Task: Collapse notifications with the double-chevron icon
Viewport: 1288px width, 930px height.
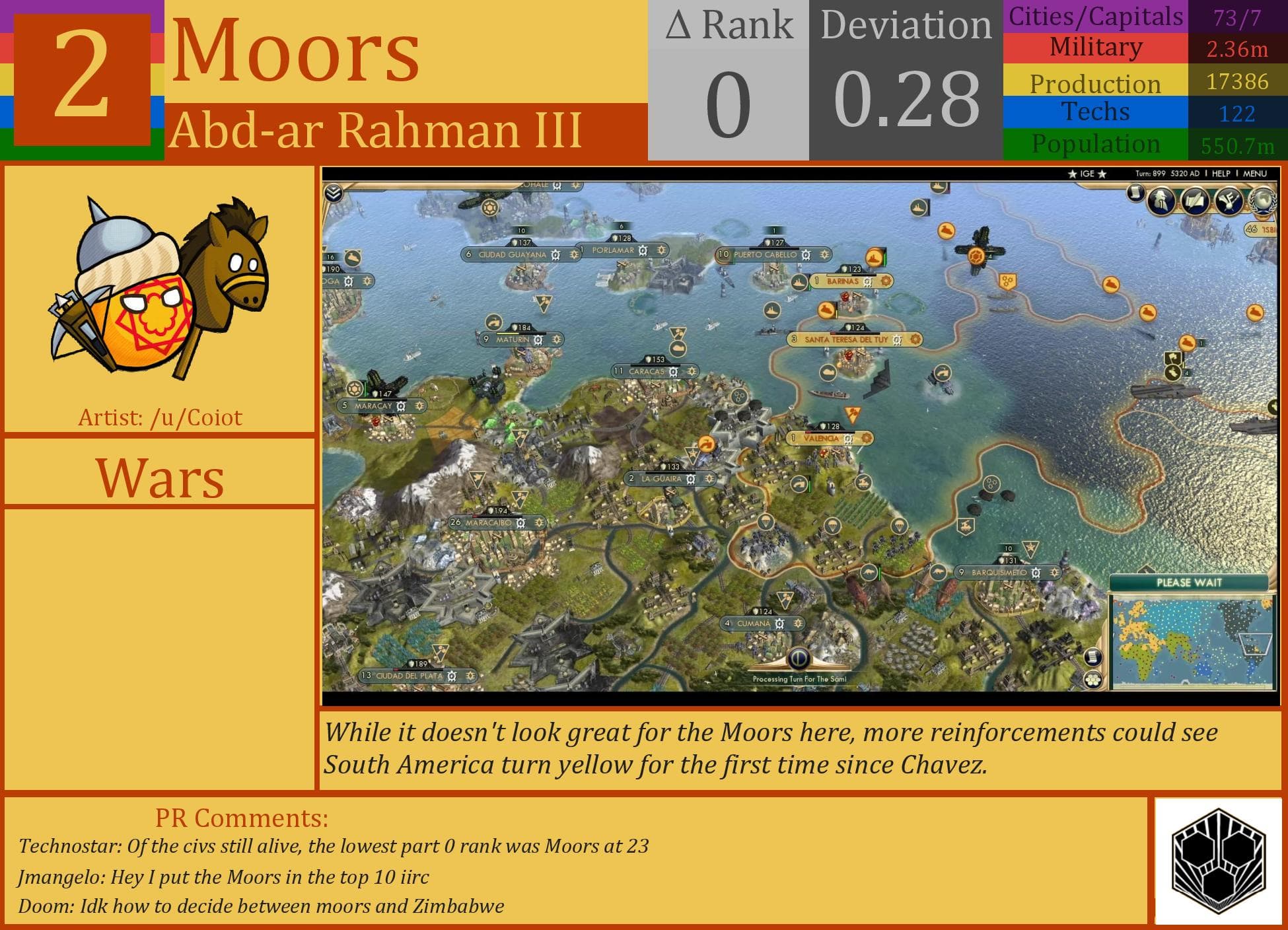Action: coord(334,194)
